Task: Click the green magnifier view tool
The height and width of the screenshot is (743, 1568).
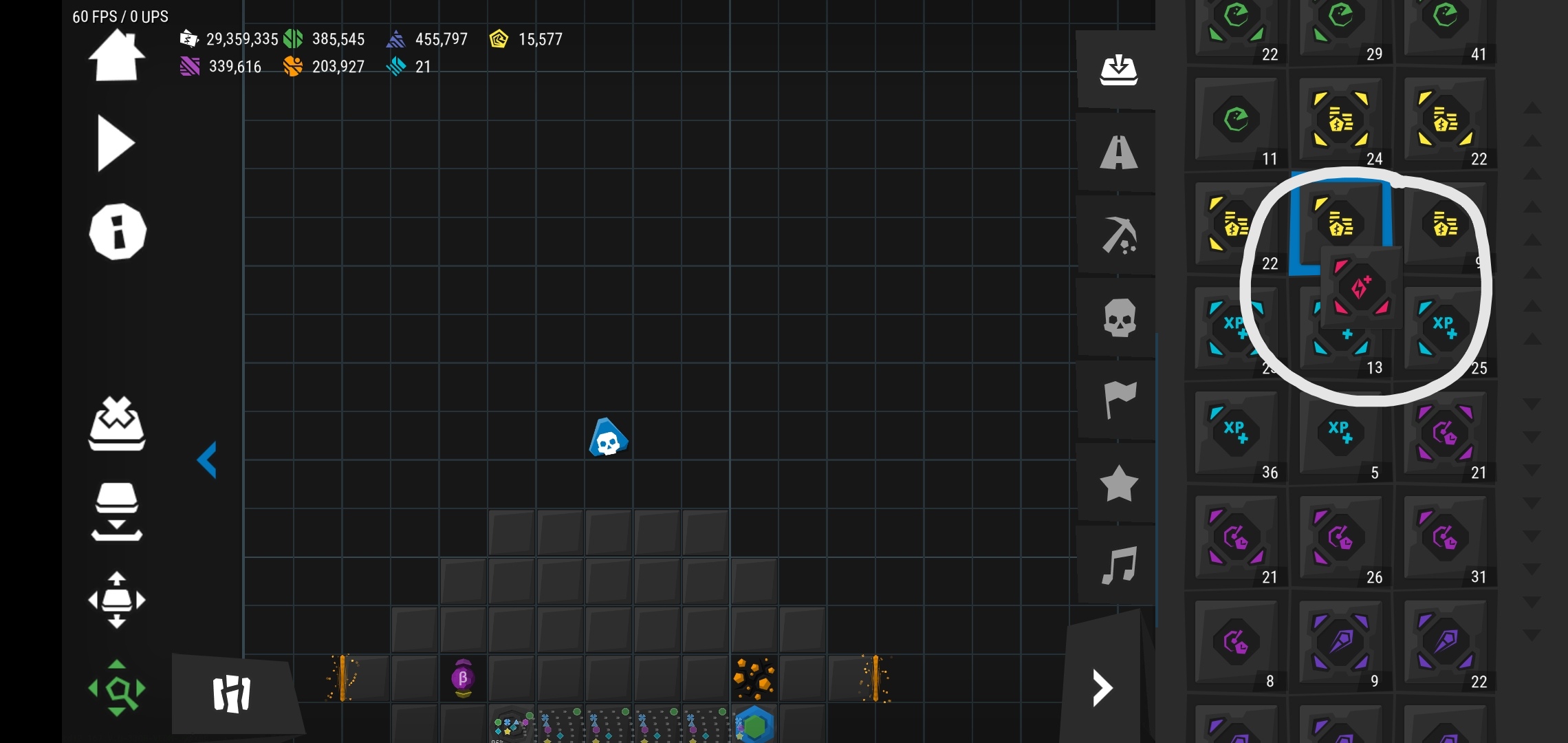Action: 117,688
